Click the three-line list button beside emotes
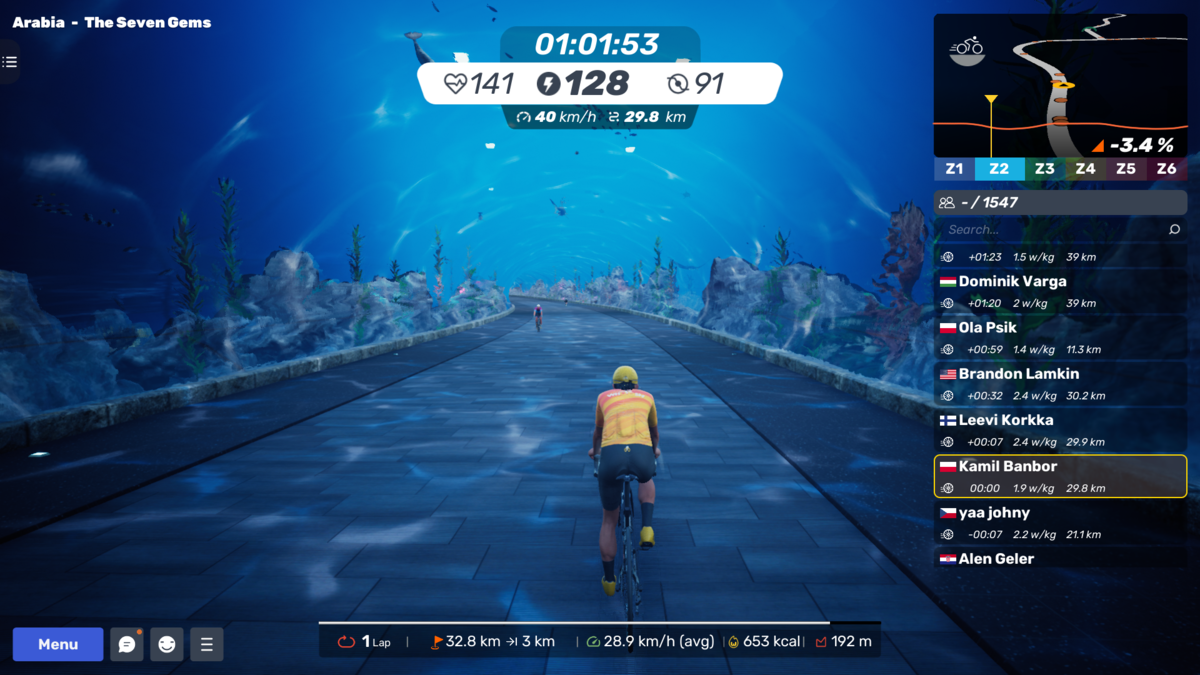 207,644
